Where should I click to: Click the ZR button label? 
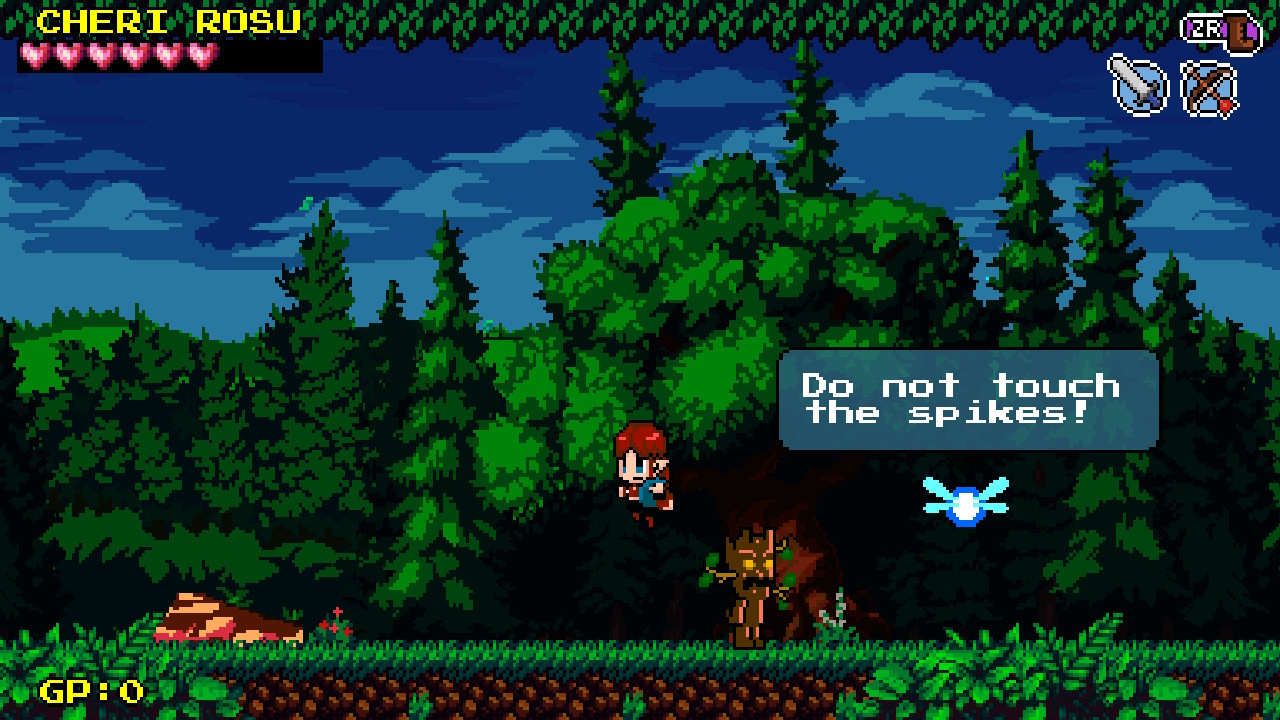tap(1207, 30)
